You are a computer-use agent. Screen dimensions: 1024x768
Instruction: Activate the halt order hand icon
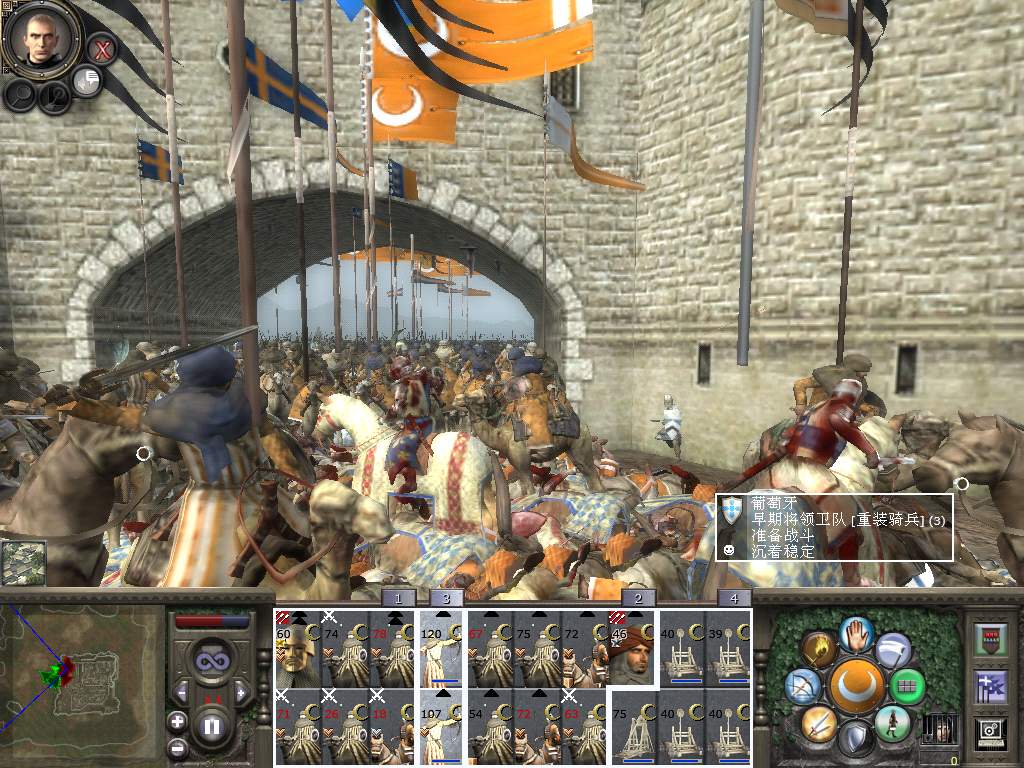pyautogui.click(x=857, y=634)
